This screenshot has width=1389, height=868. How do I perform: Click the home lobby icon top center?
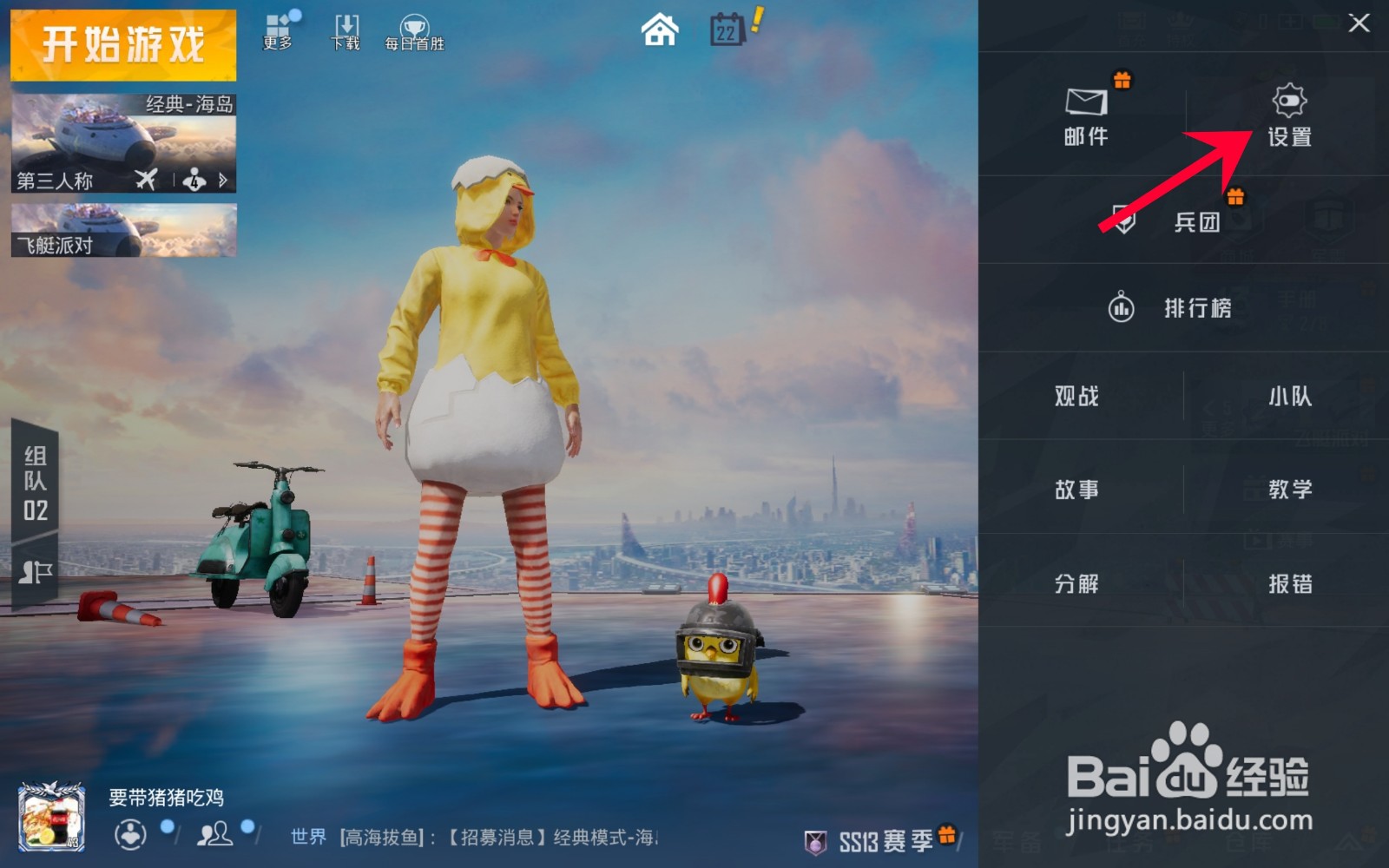click(x=659, y=30)
